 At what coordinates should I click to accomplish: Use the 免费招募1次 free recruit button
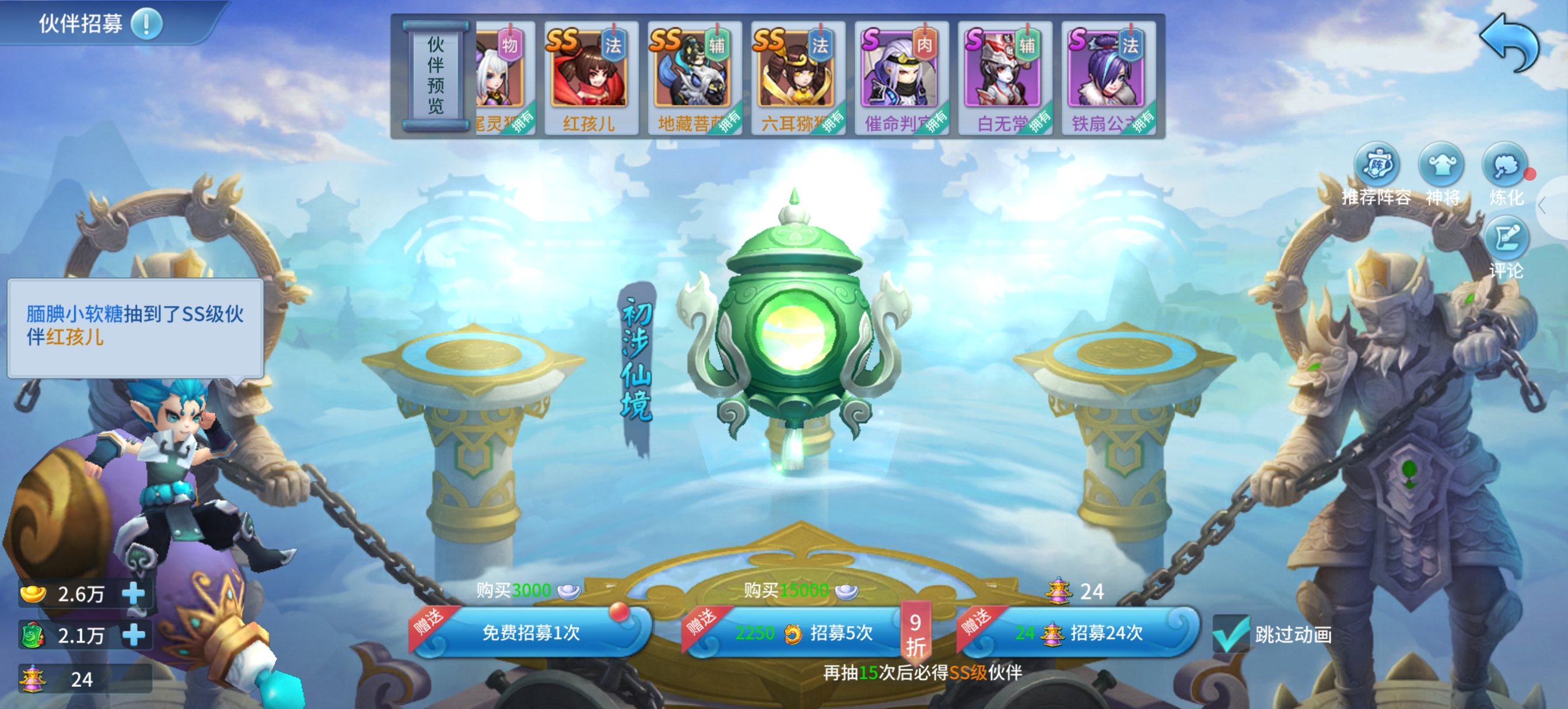coord(531,632)
